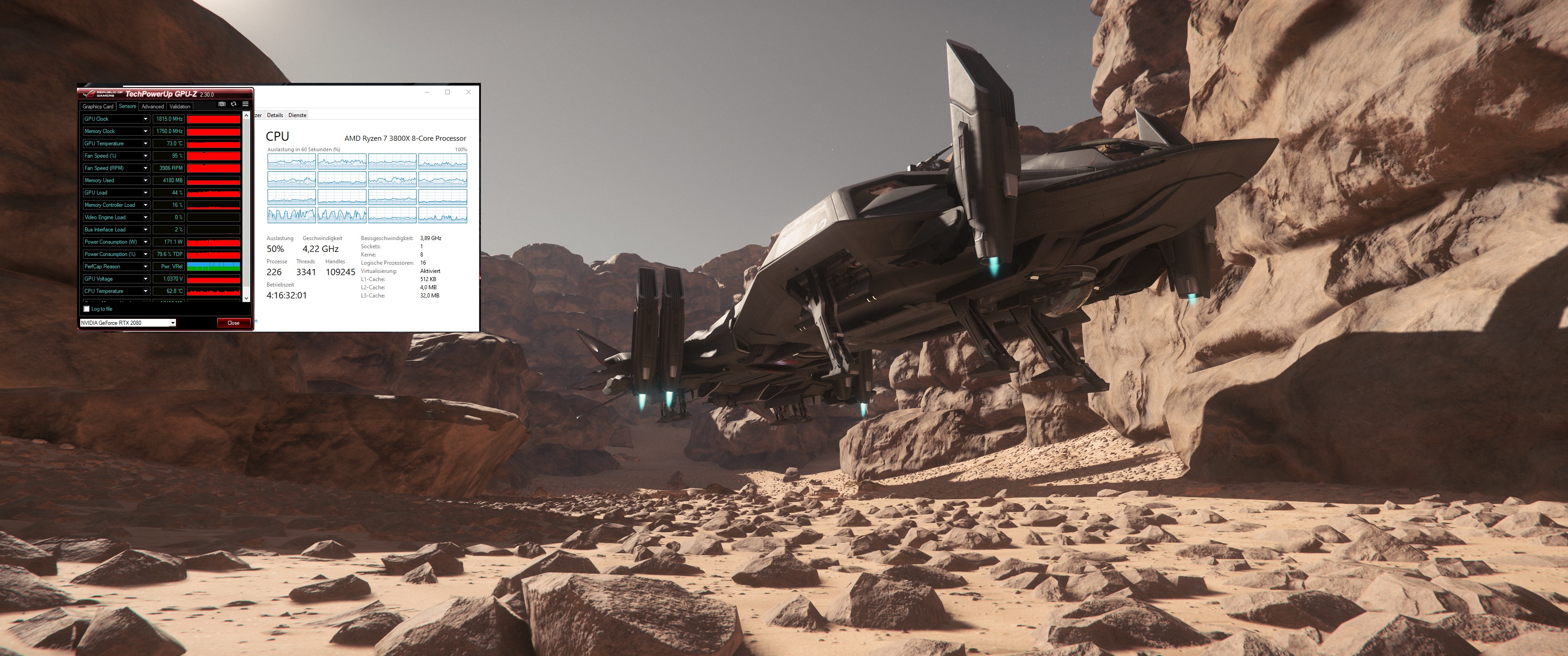Open the GPU Clock sensor dropdown
This screenshot has height=656, width=1568.
pyautogui.click(x=145, y=118)
